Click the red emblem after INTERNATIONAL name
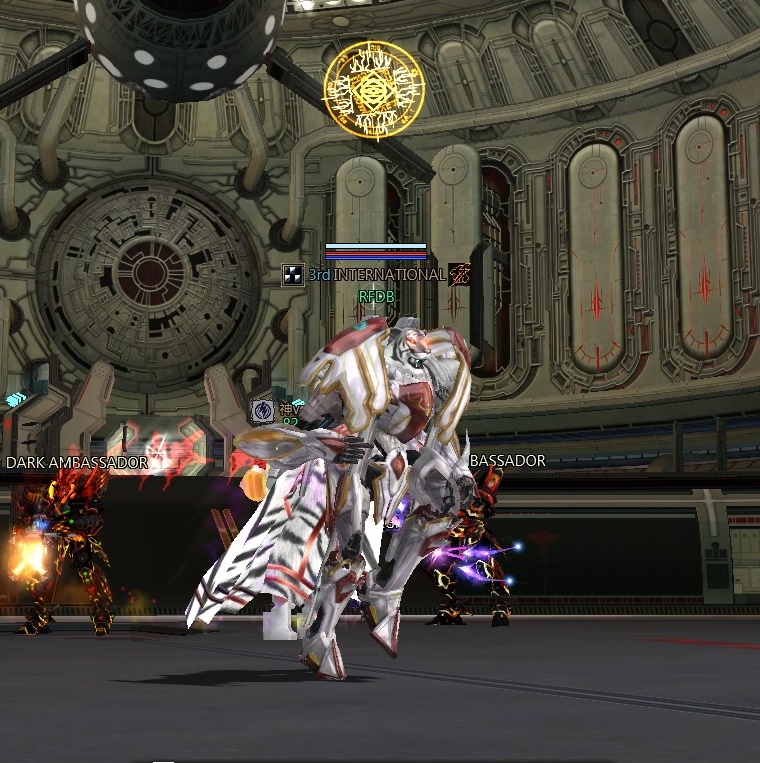 460,274
